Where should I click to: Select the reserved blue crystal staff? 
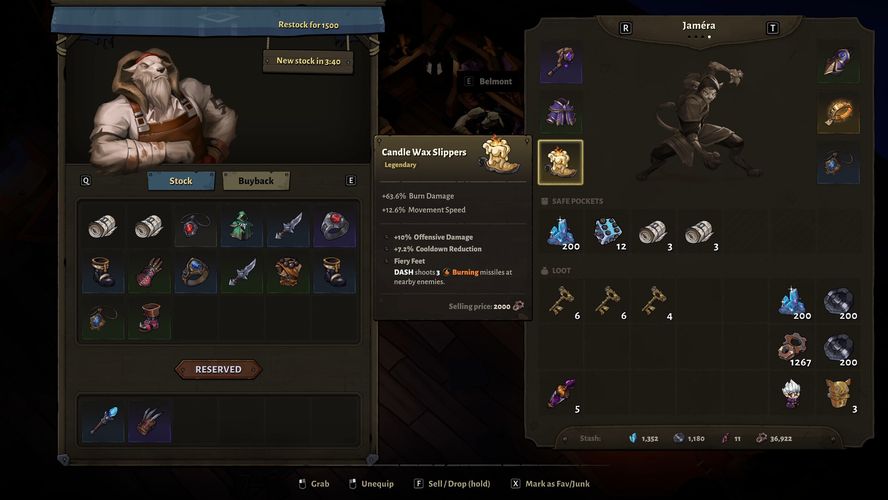(102, 421)
